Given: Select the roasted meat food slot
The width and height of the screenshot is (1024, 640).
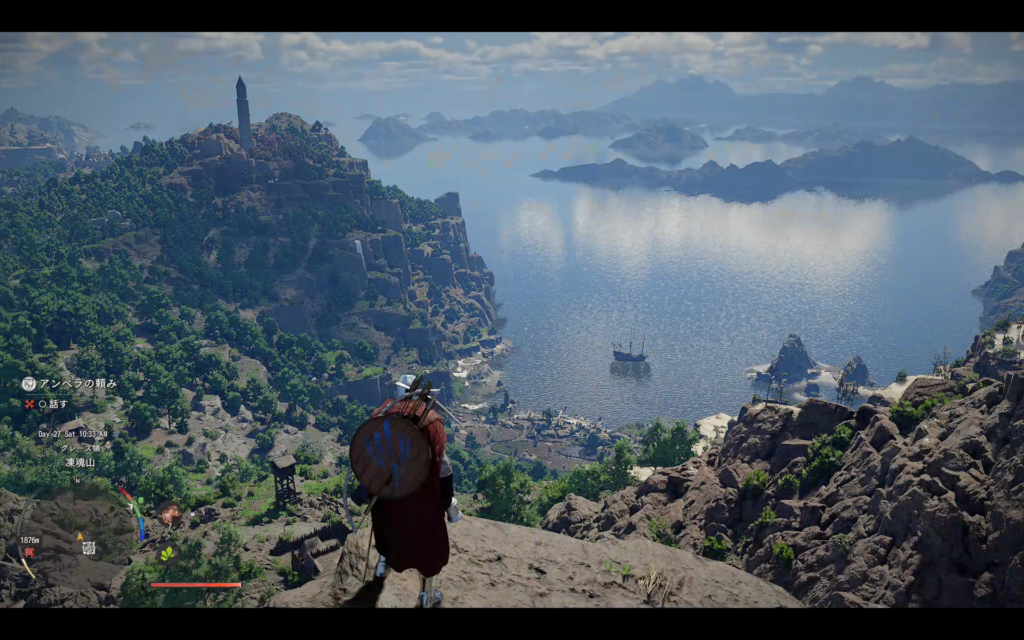Looking at the screenshot, I should 170,513.
